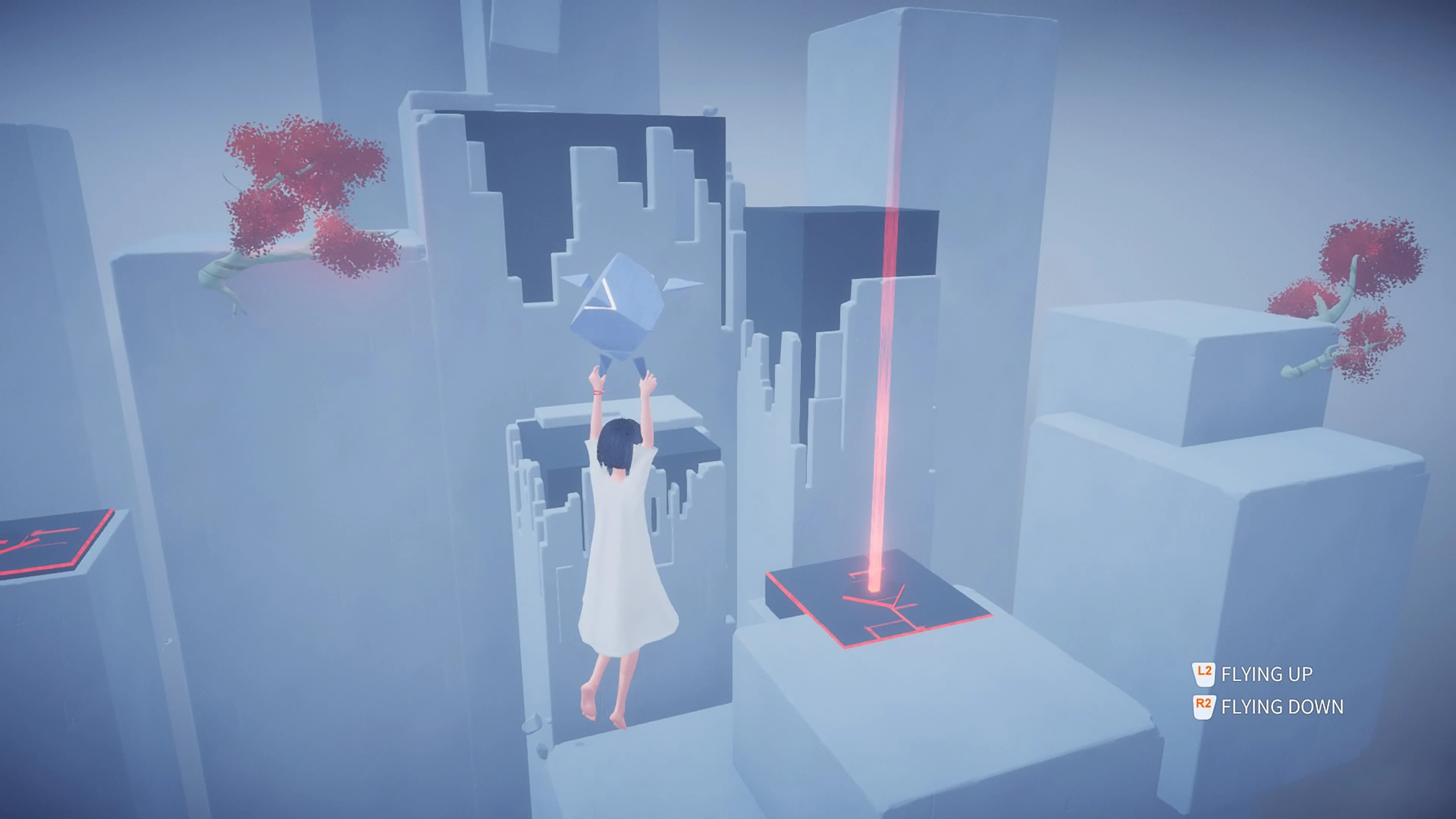Click the L2 controller button icon
1456x819 pixels.
(x=1206, y=675)
